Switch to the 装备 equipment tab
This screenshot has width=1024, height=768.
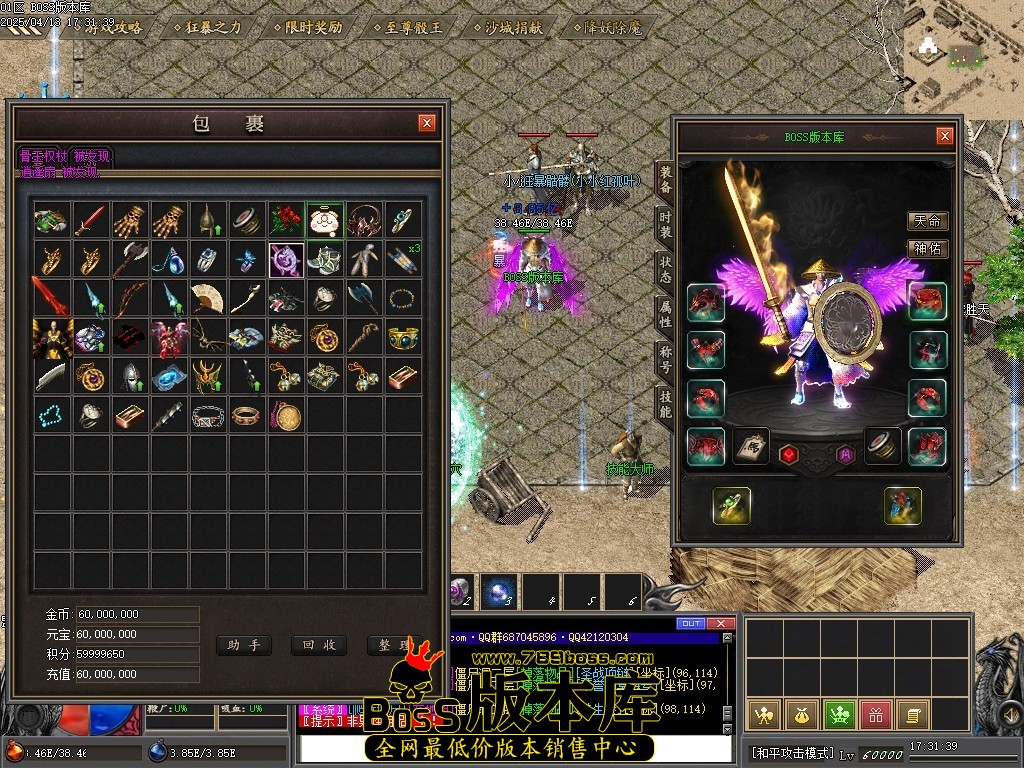[665, 180]
